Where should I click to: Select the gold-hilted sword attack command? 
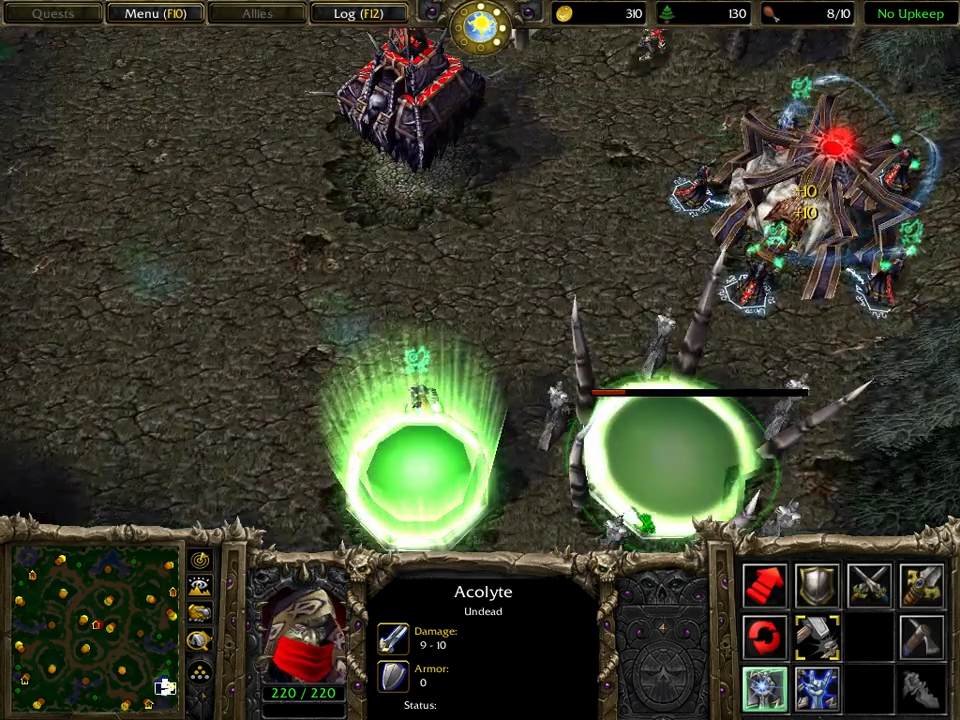921,587
